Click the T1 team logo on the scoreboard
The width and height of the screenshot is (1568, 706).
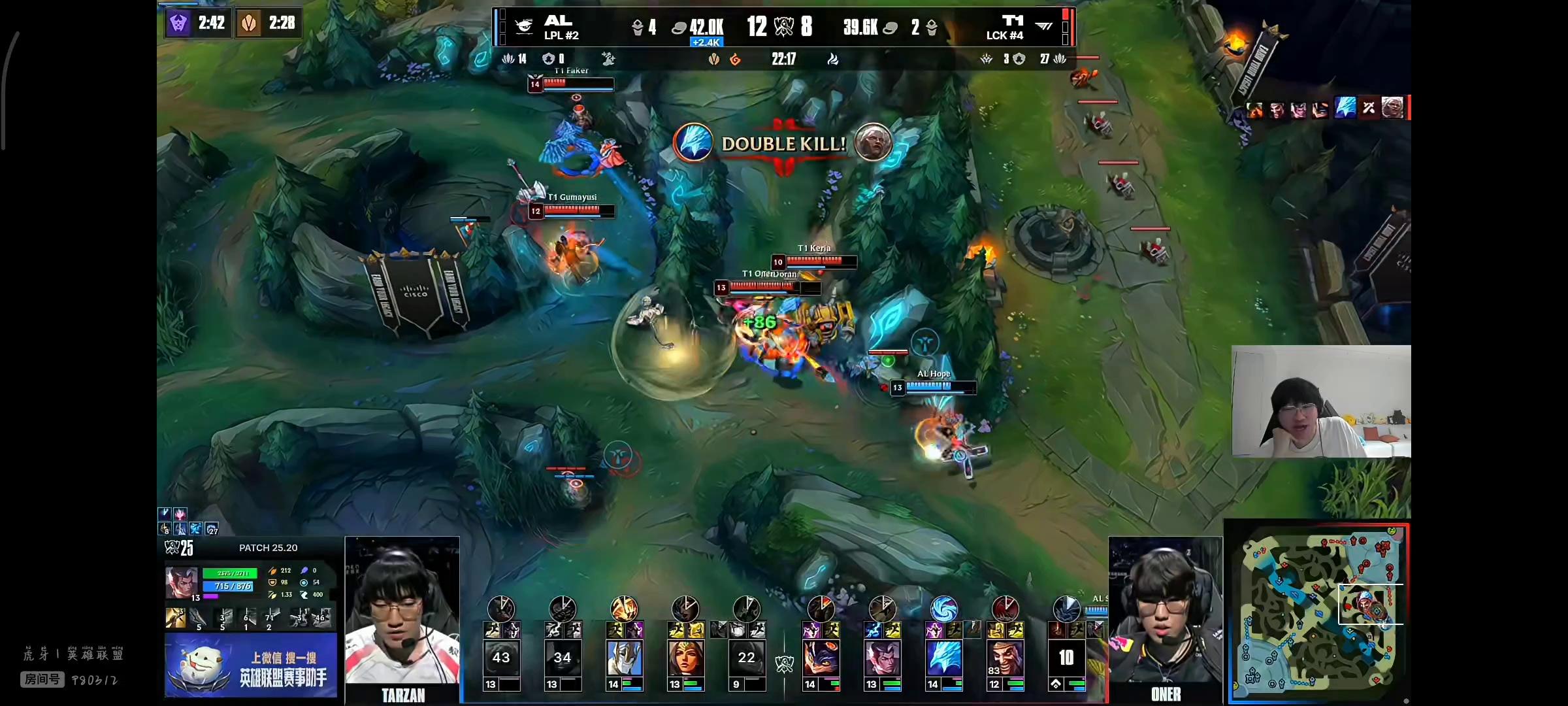1043,26
